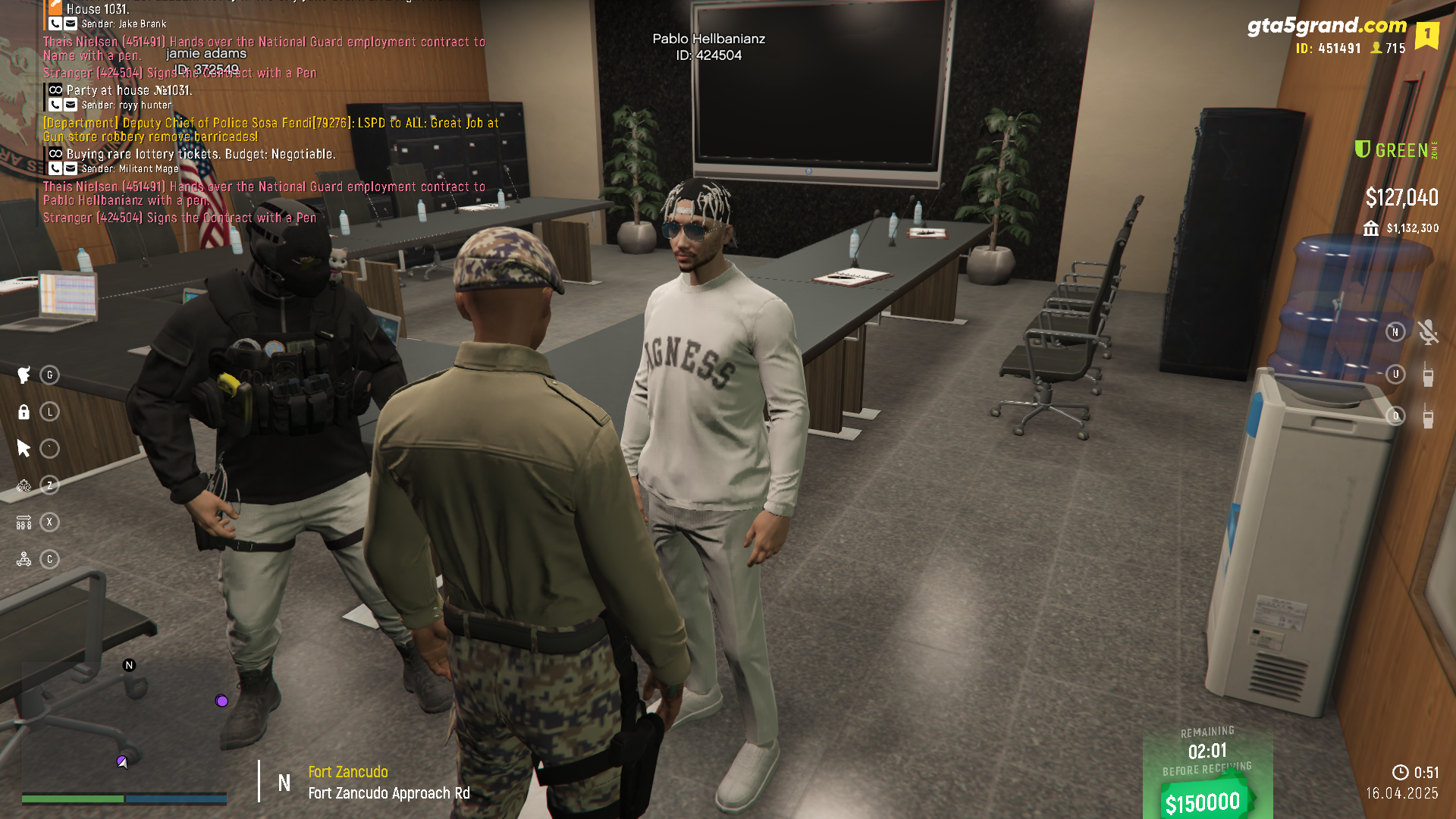Viewport: 1456px width, 819px height.
Task: Call sender Militant Mage via phone icon
Action: point(55,169)
